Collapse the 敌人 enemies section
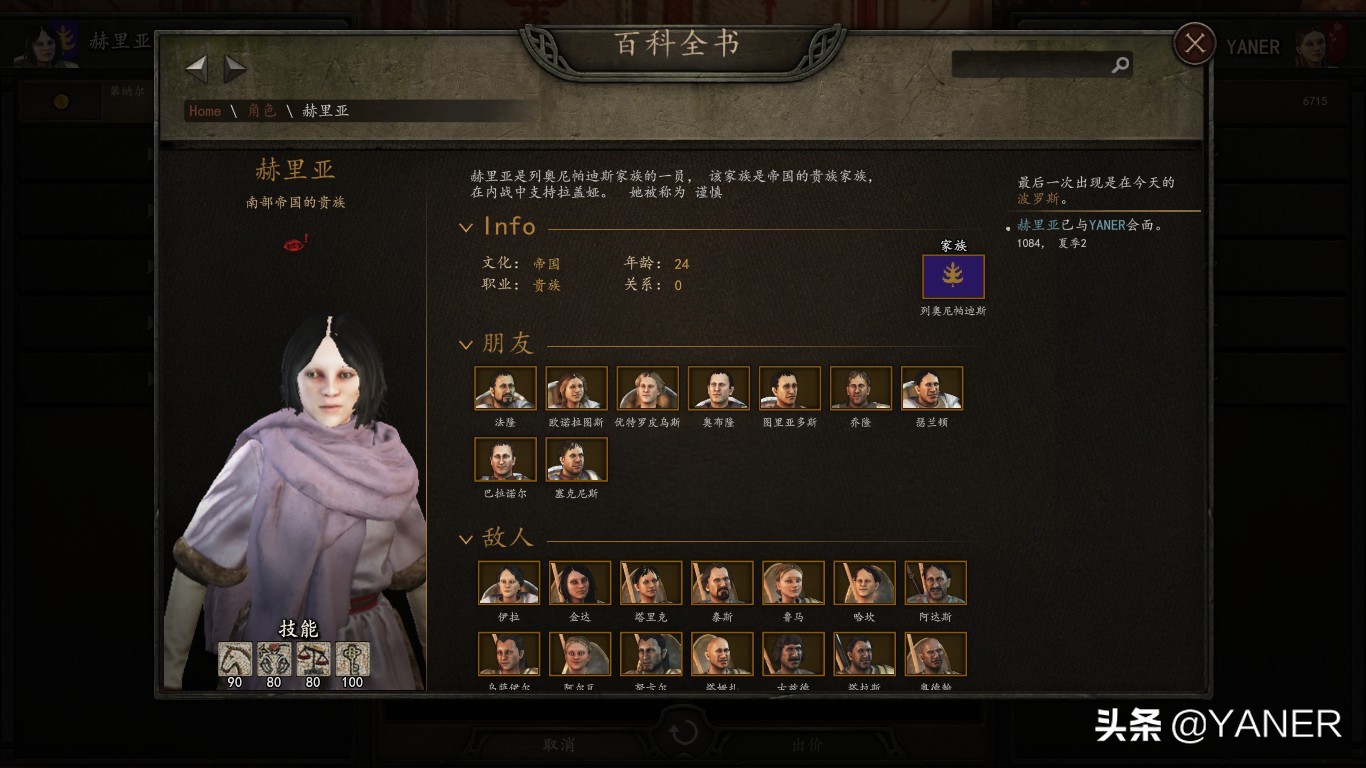 [x=466, y=537]
